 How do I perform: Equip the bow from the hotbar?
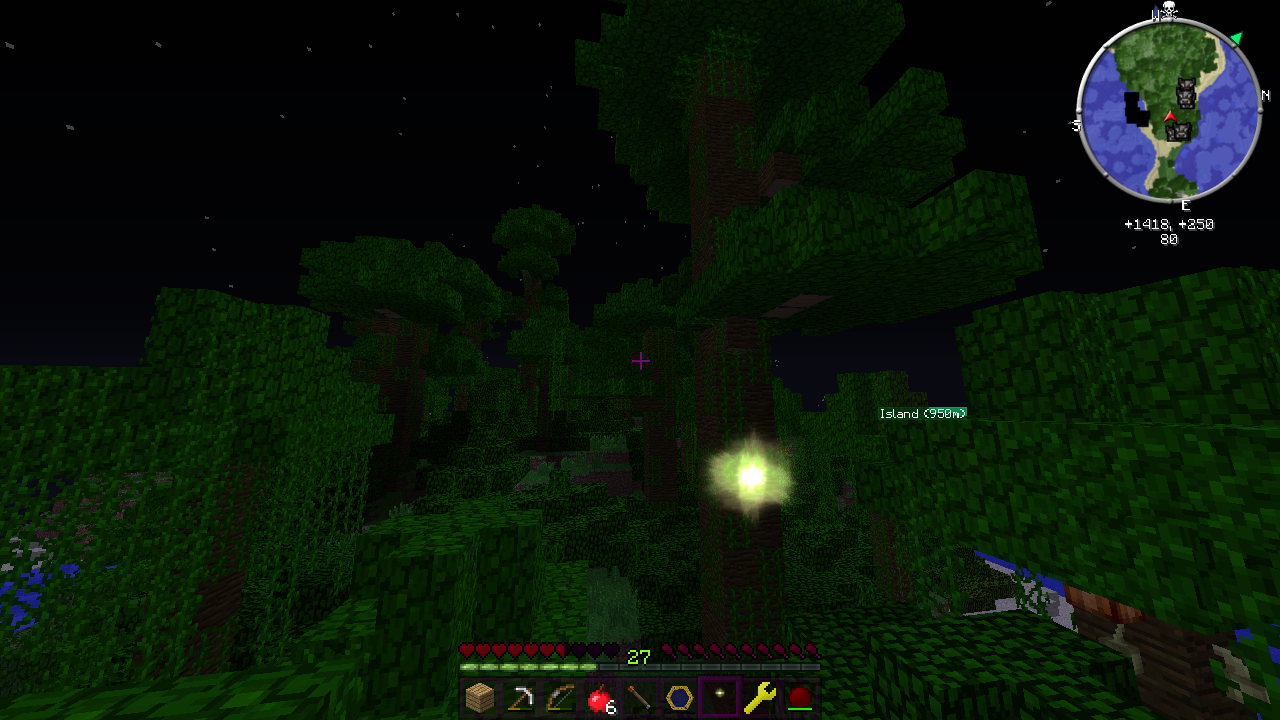point(560,697)
